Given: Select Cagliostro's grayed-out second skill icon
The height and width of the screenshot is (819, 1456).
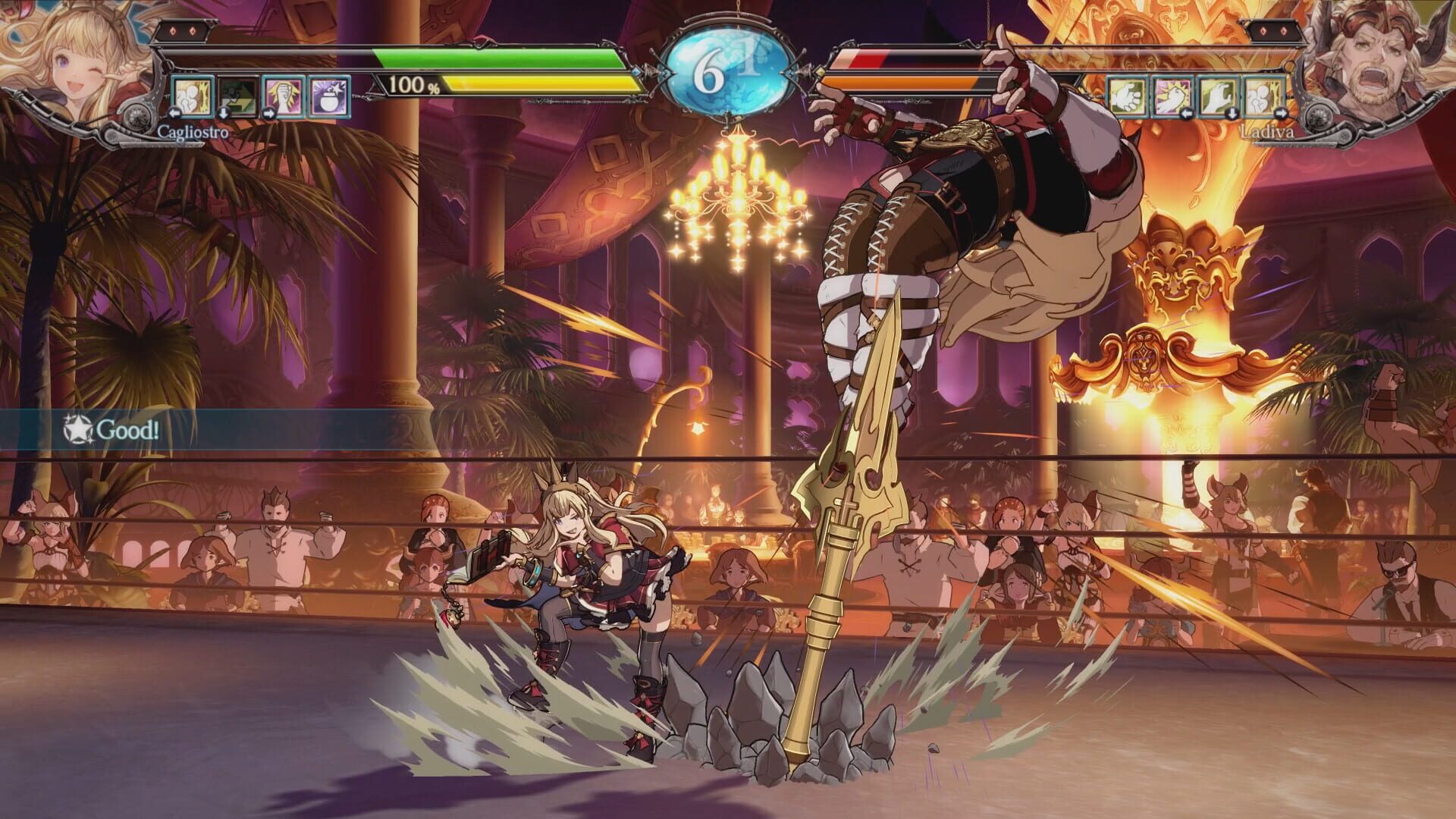Looking at the screenshot, I should click(237, 96).
